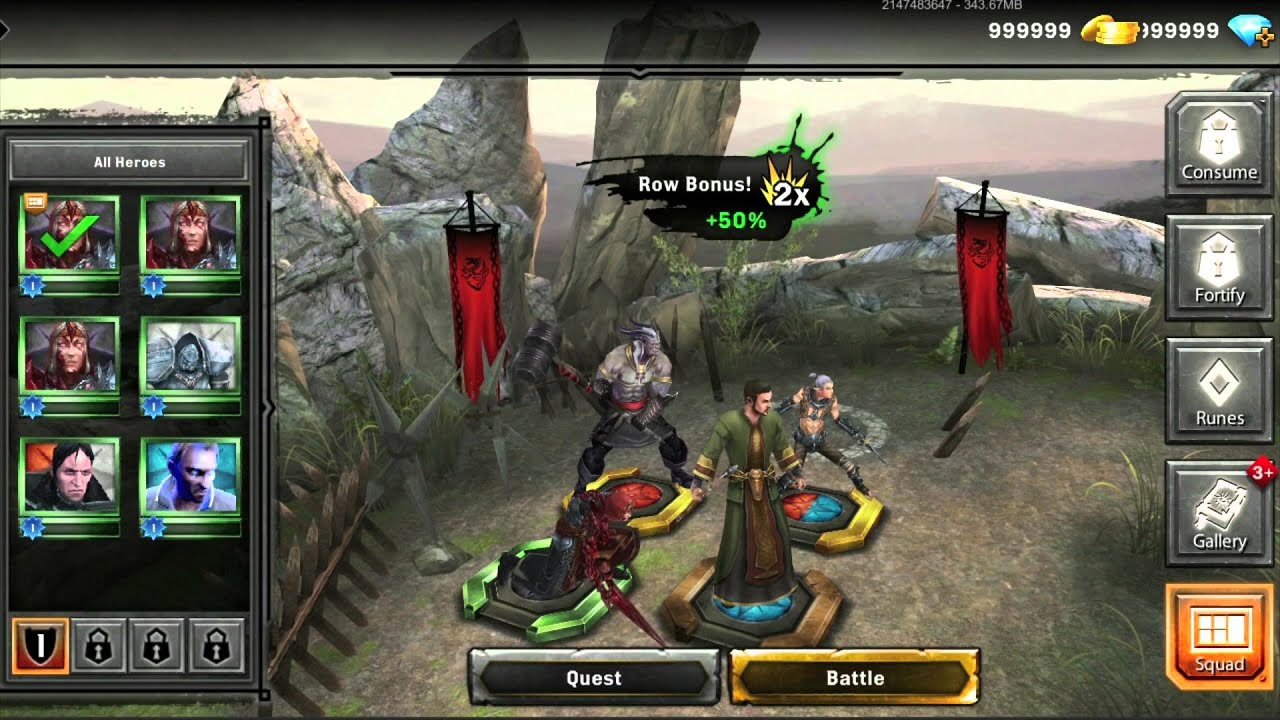The height and width of the screenshot is (720, 1280).
Task: Open the Fortify menu
Action: pyautogui.click(x=1219, y=268)
